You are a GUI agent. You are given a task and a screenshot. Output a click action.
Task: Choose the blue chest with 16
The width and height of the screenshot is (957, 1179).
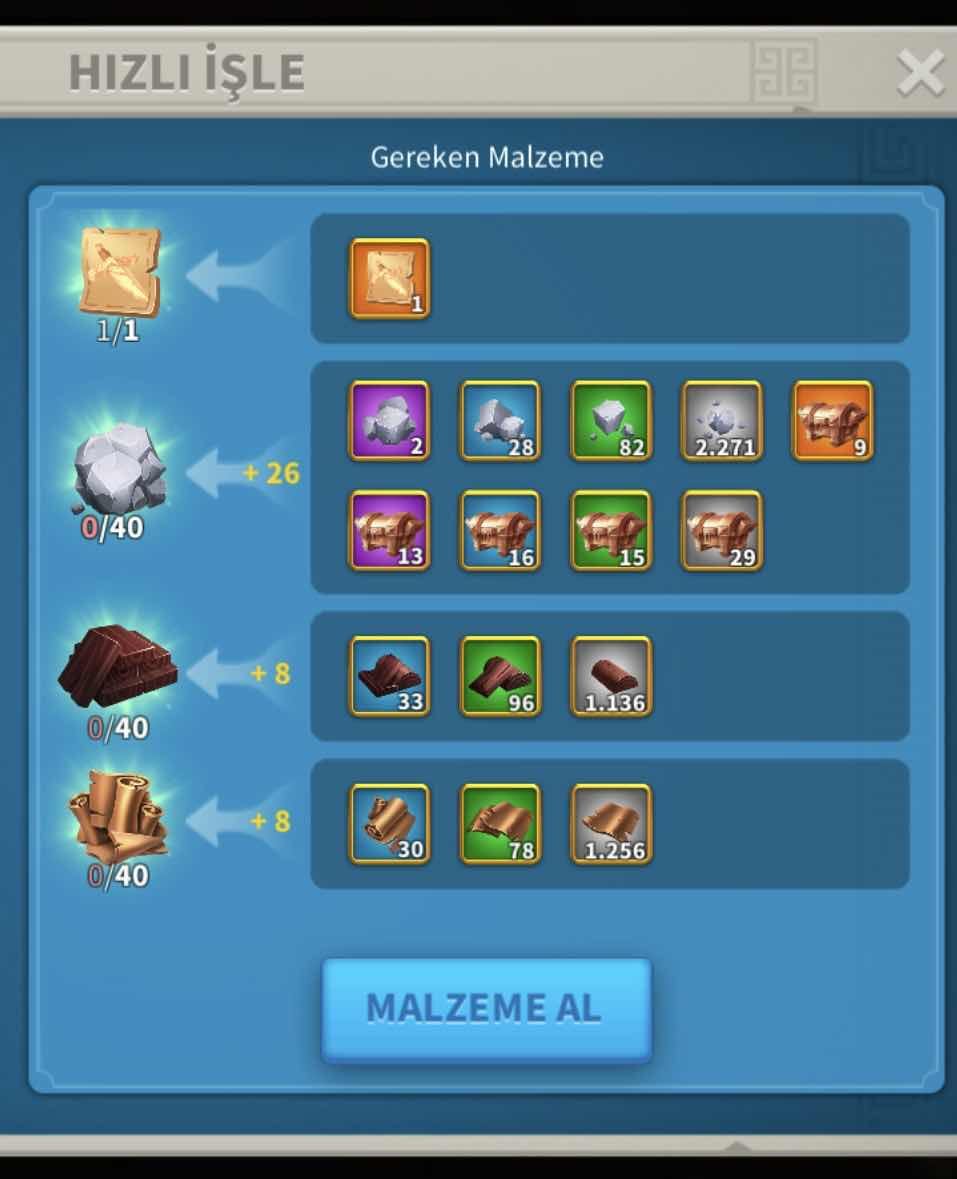pyautogui.click(x=500, y=531)
